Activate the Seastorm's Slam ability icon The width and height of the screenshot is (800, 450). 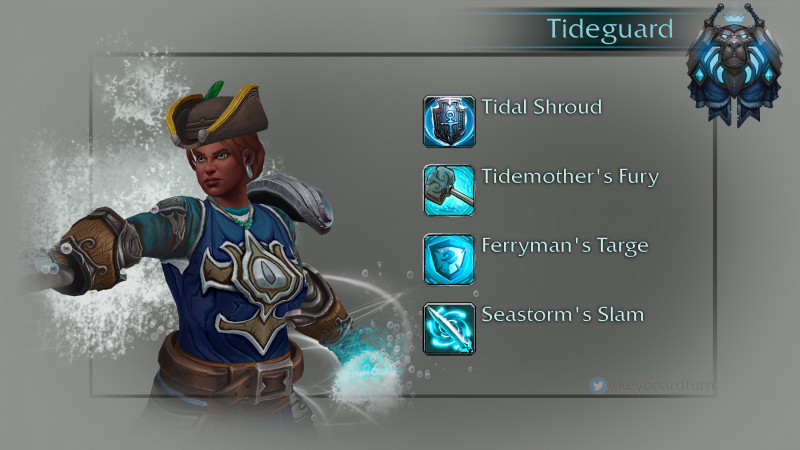pos(448,328)
